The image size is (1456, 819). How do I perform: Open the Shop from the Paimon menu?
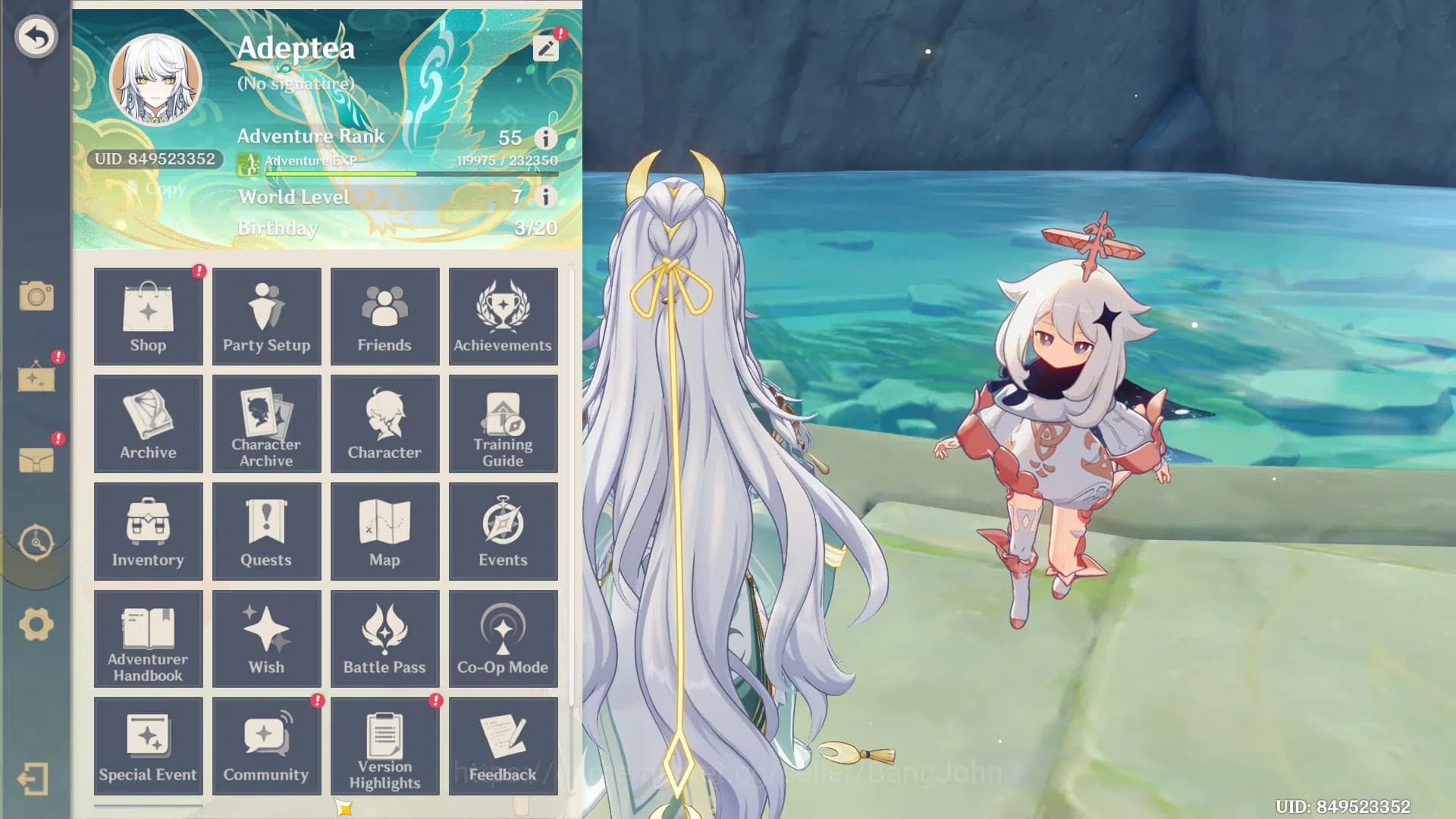click(x=148, y=316)
